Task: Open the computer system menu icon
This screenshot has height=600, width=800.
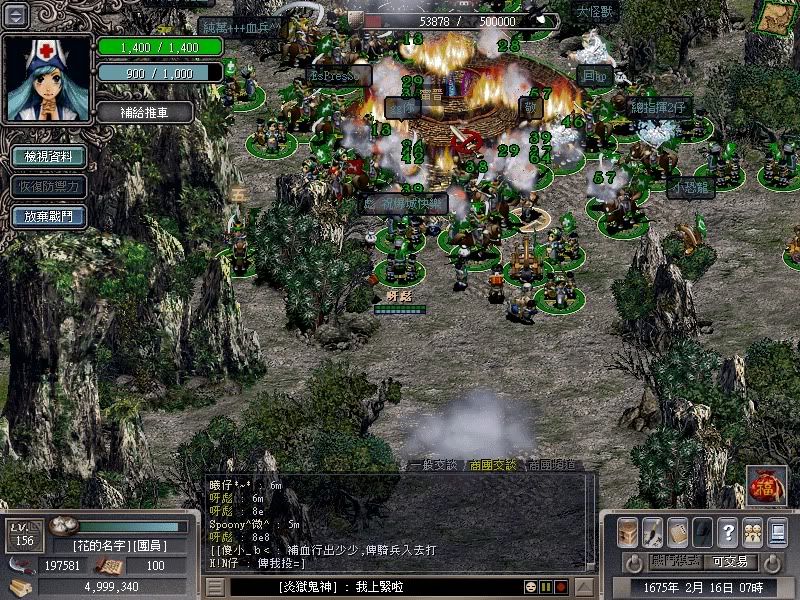Action: 777,531
